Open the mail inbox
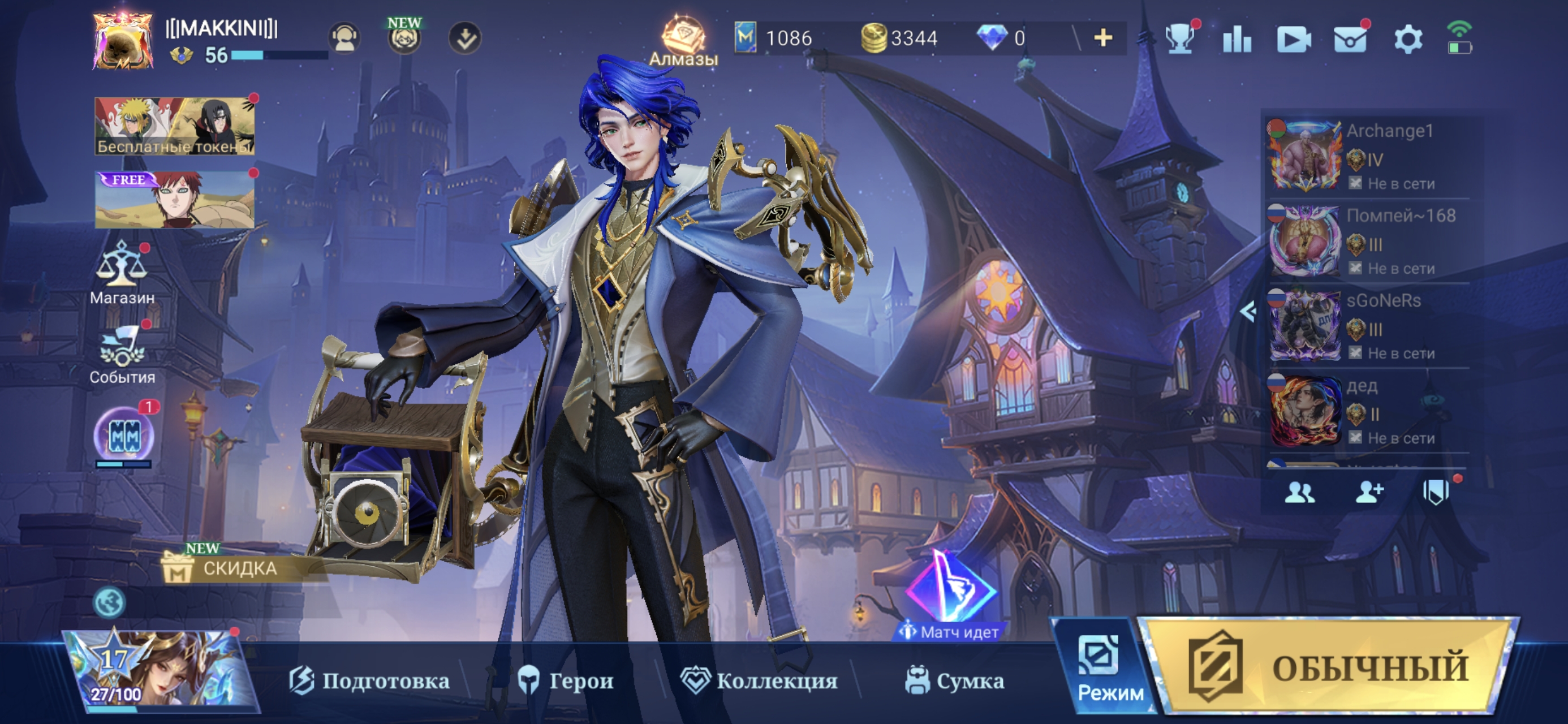The image size is (1568, 724). coord(1350,40)
